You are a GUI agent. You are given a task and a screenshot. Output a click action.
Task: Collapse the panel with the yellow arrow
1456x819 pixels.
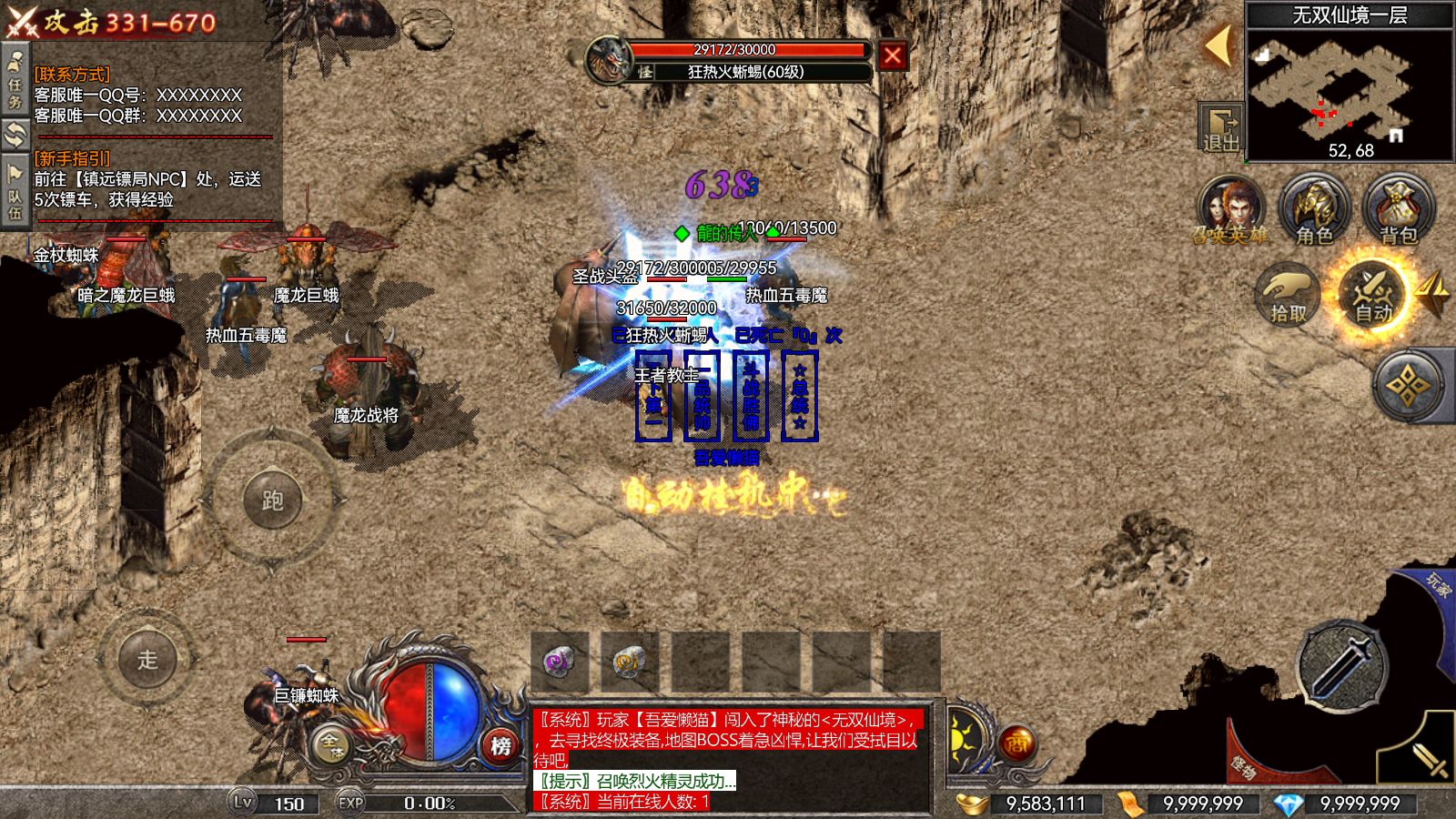(x=1218, y=45)
